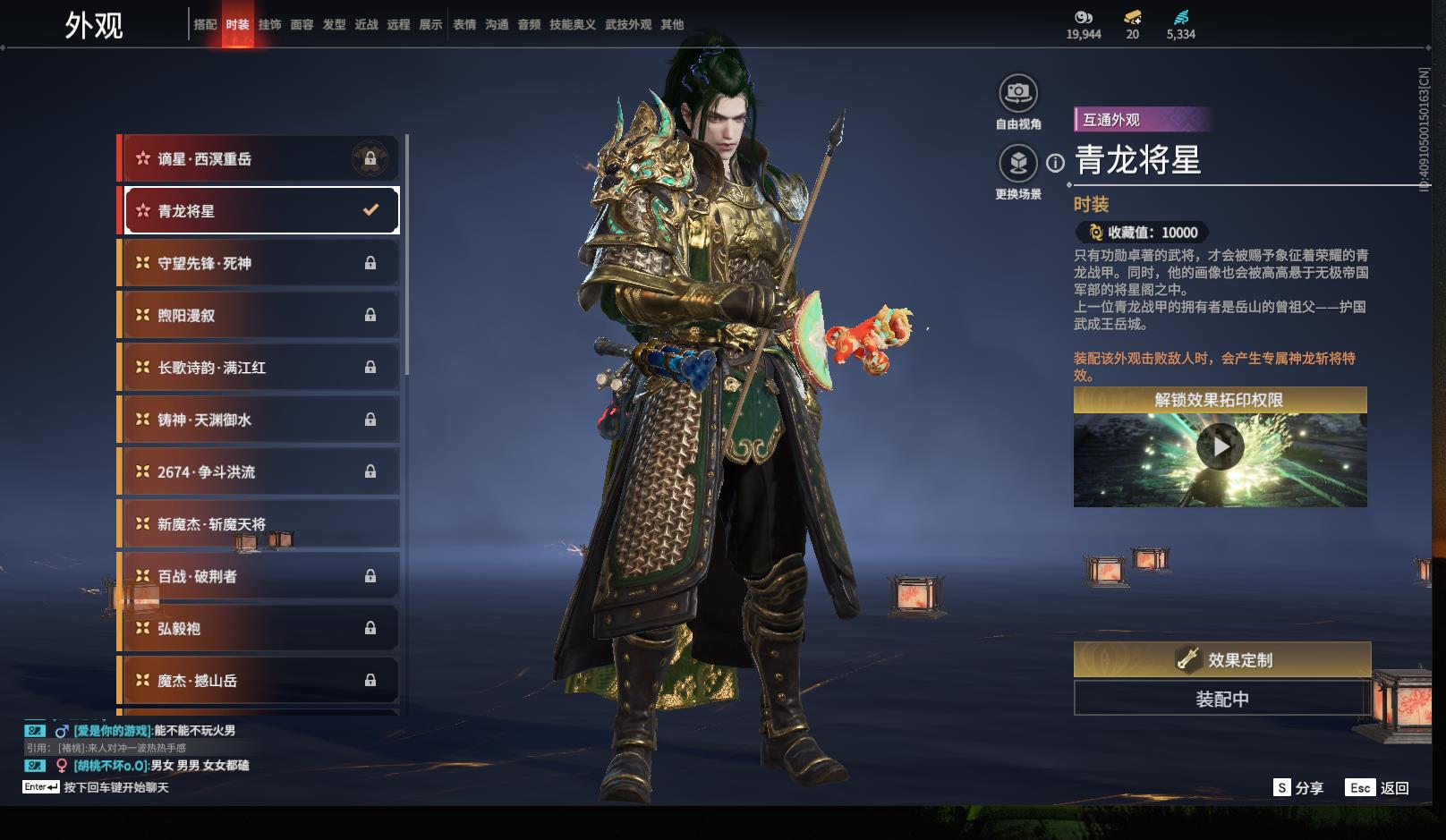This screenshot has height=840, width=1446.
Task: Choose the 2674·争斗洪流 outfit
Action: point(259,471)
